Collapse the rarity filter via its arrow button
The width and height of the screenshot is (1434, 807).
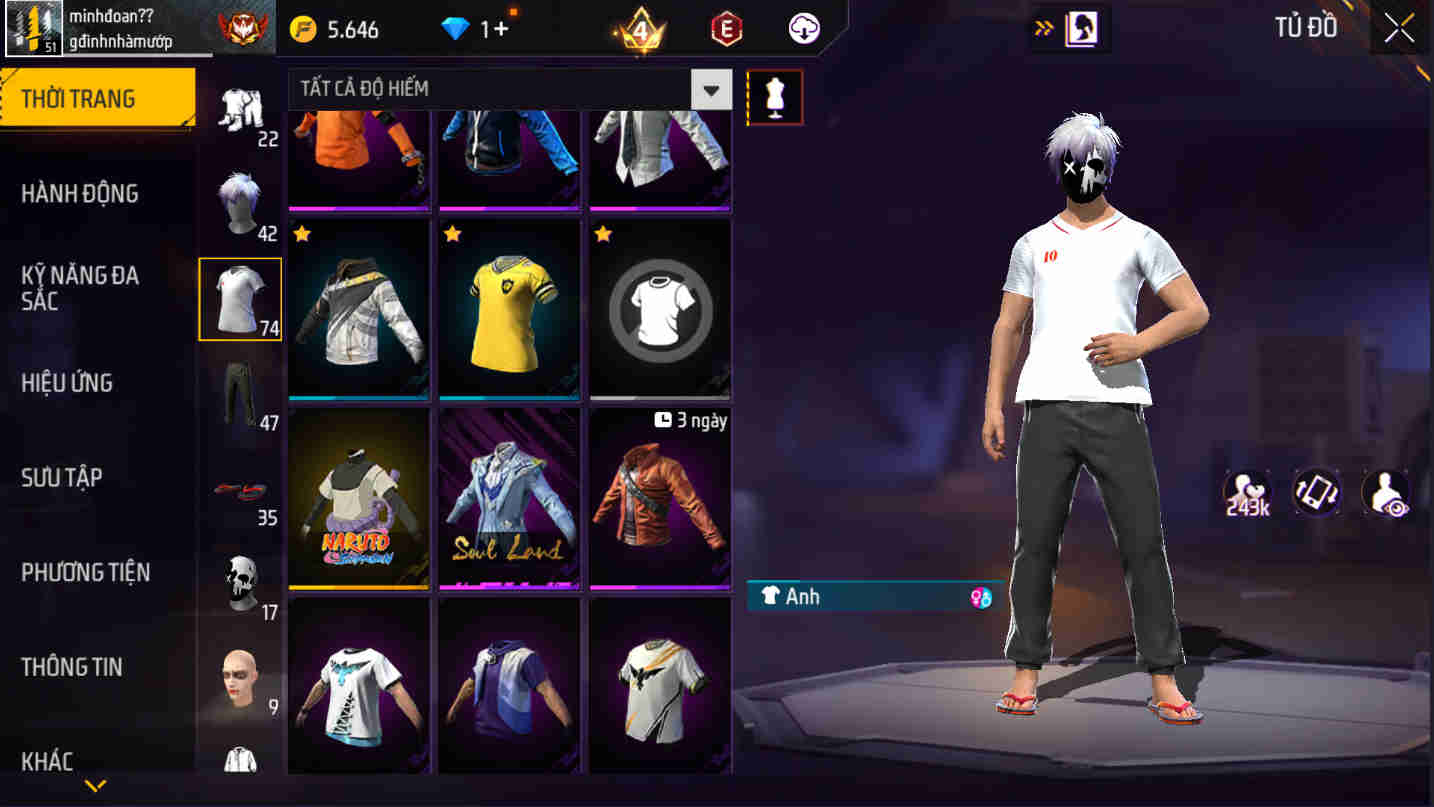click(712, 89)
